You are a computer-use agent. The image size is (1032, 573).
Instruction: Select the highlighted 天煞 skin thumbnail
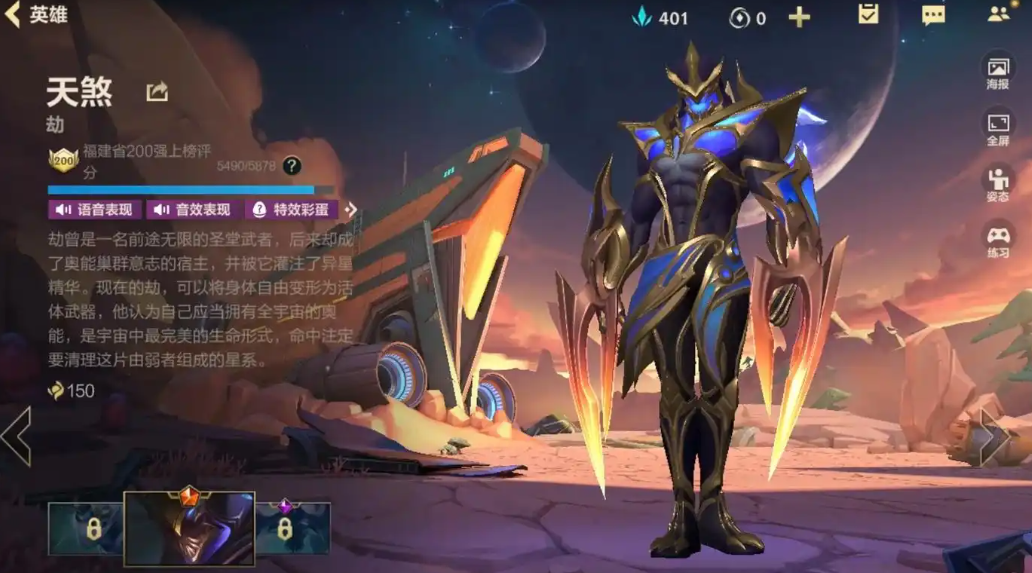(189, 528)
